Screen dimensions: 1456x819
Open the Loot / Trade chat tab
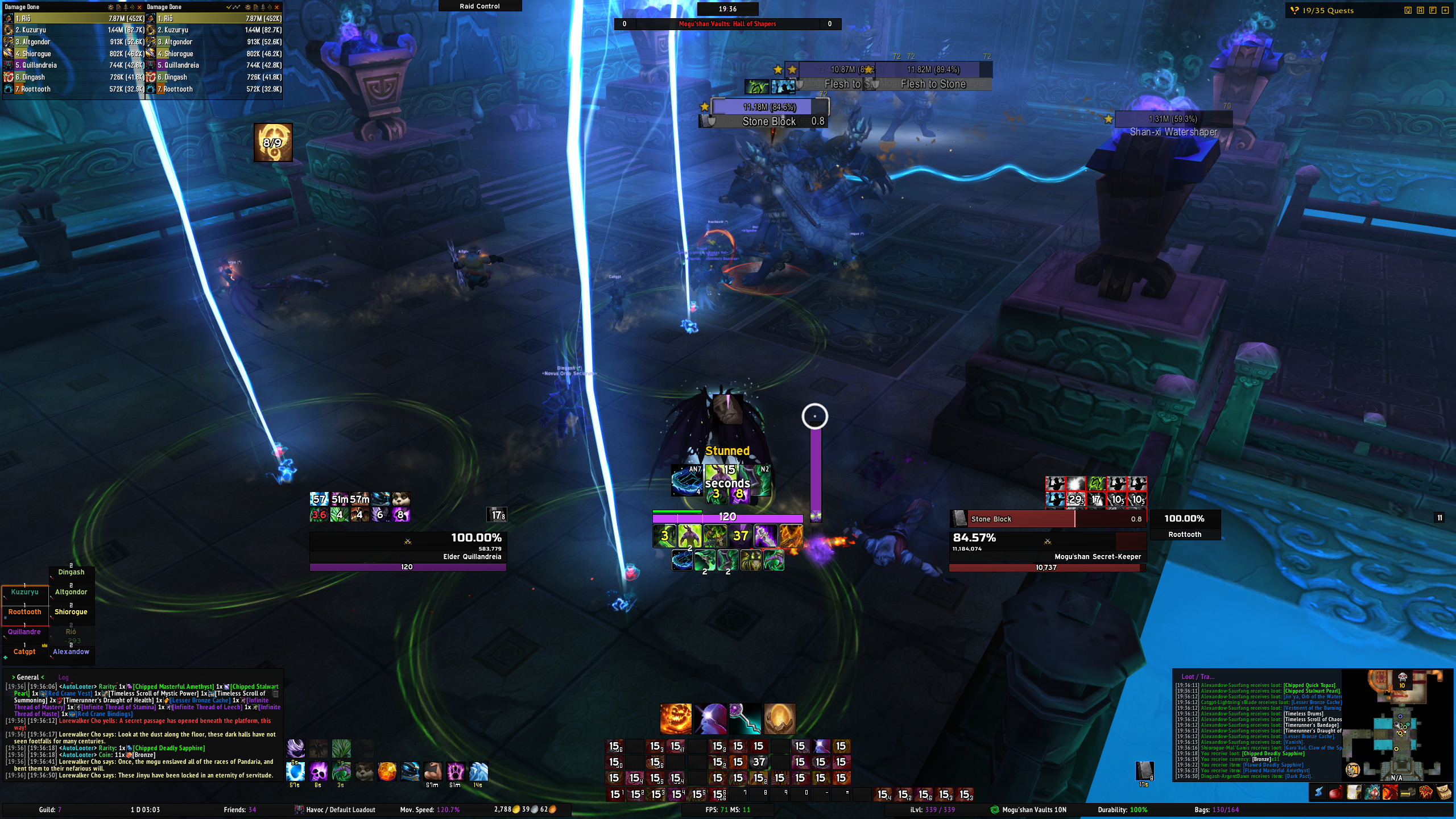(x=1197, y=677)
